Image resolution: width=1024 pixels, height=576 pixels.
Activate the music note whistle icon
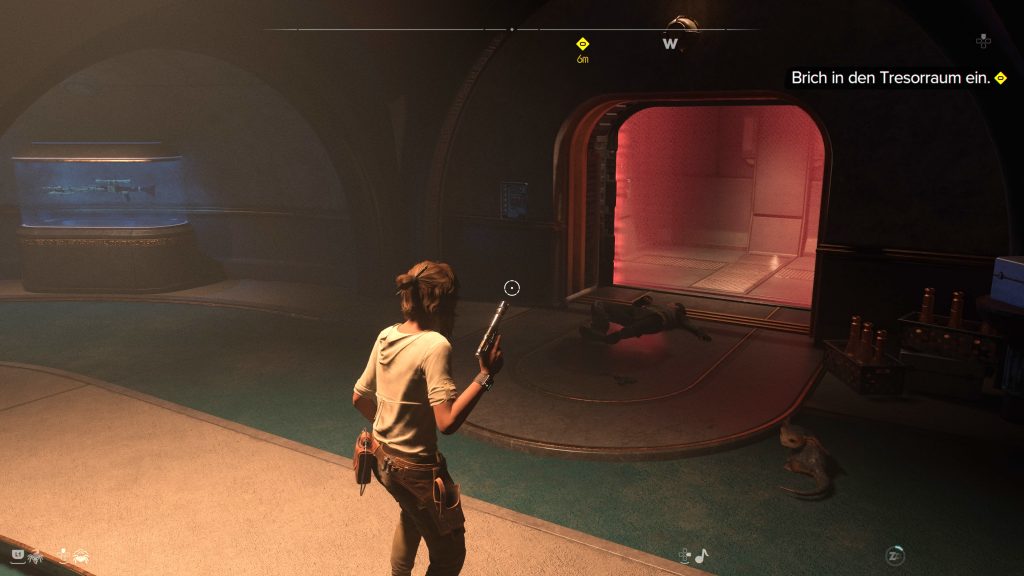tap(702, 555)
